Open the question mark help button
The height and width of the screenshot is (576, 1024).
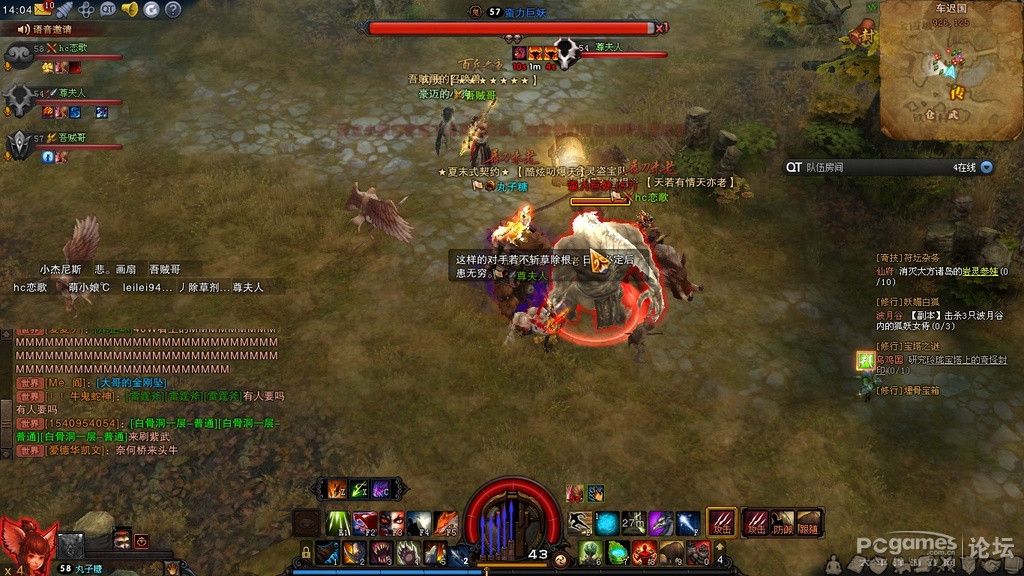[175, 9]
